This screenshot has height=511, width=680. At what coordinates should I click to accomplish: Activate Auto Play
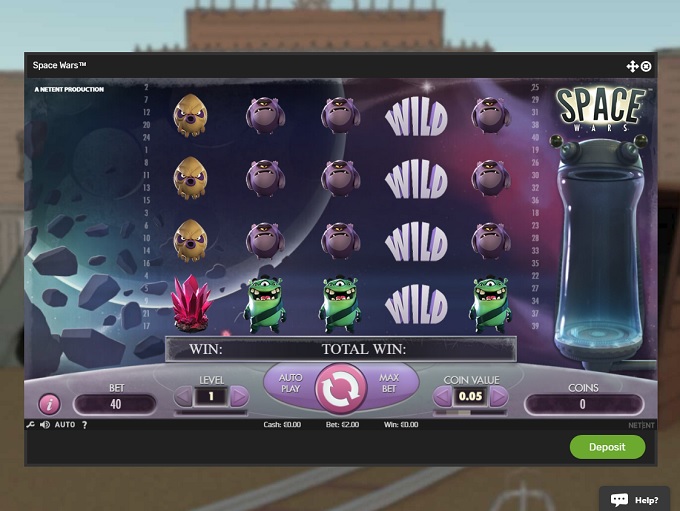pyautogui.click(x=290, y=383)
